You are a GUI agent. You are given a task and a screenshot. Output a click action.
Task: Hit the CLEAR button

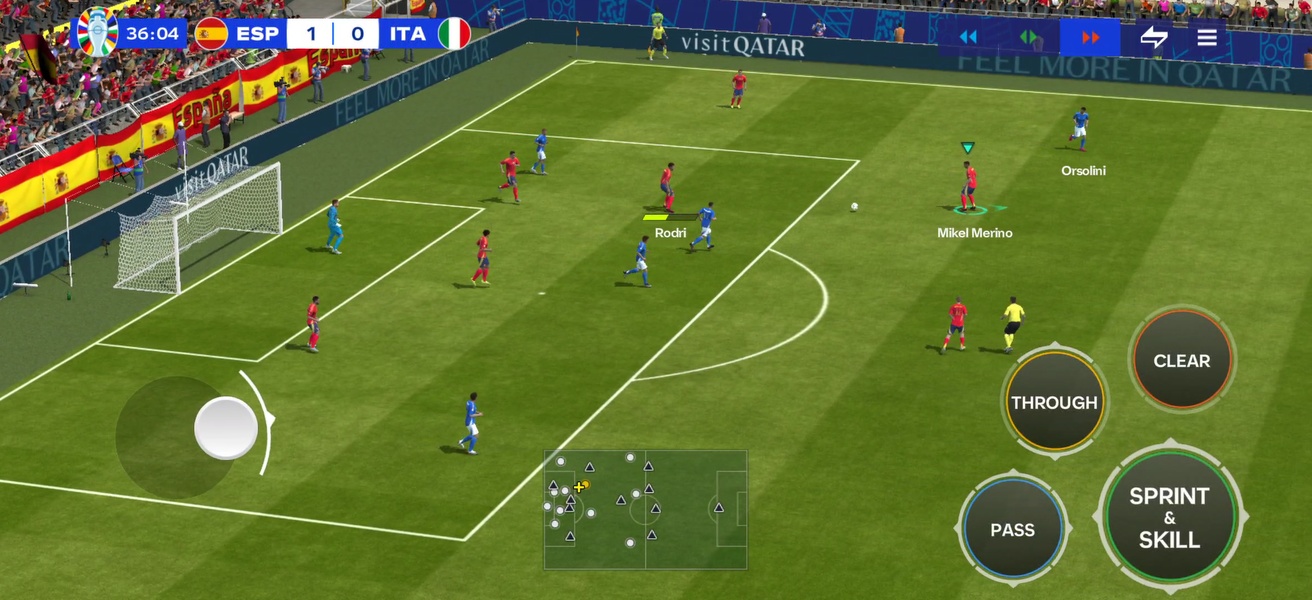[x=1182, y=361]
